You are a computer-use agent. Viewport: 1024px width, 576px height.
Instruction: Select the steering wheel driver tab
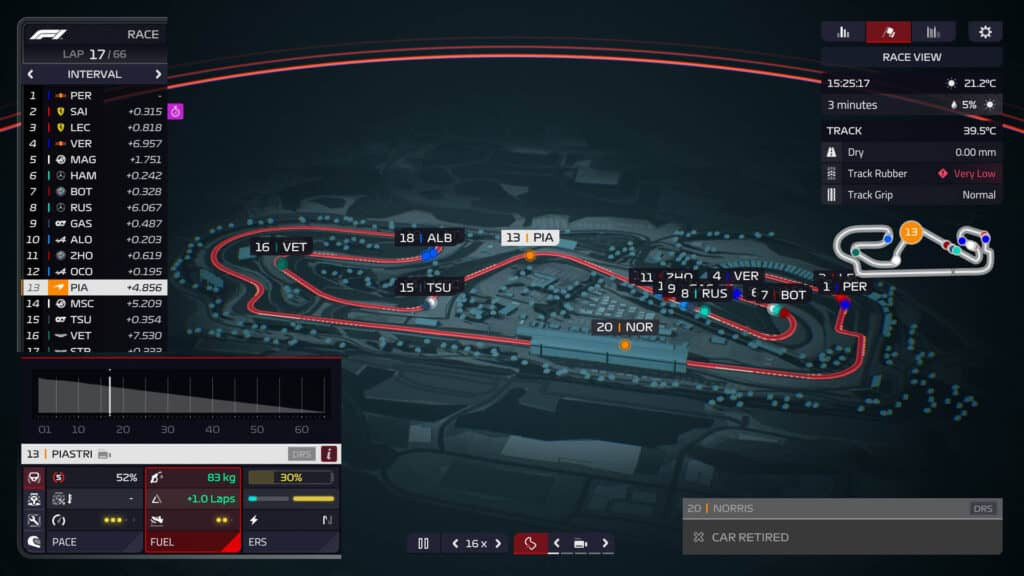[x=33, y=477]
